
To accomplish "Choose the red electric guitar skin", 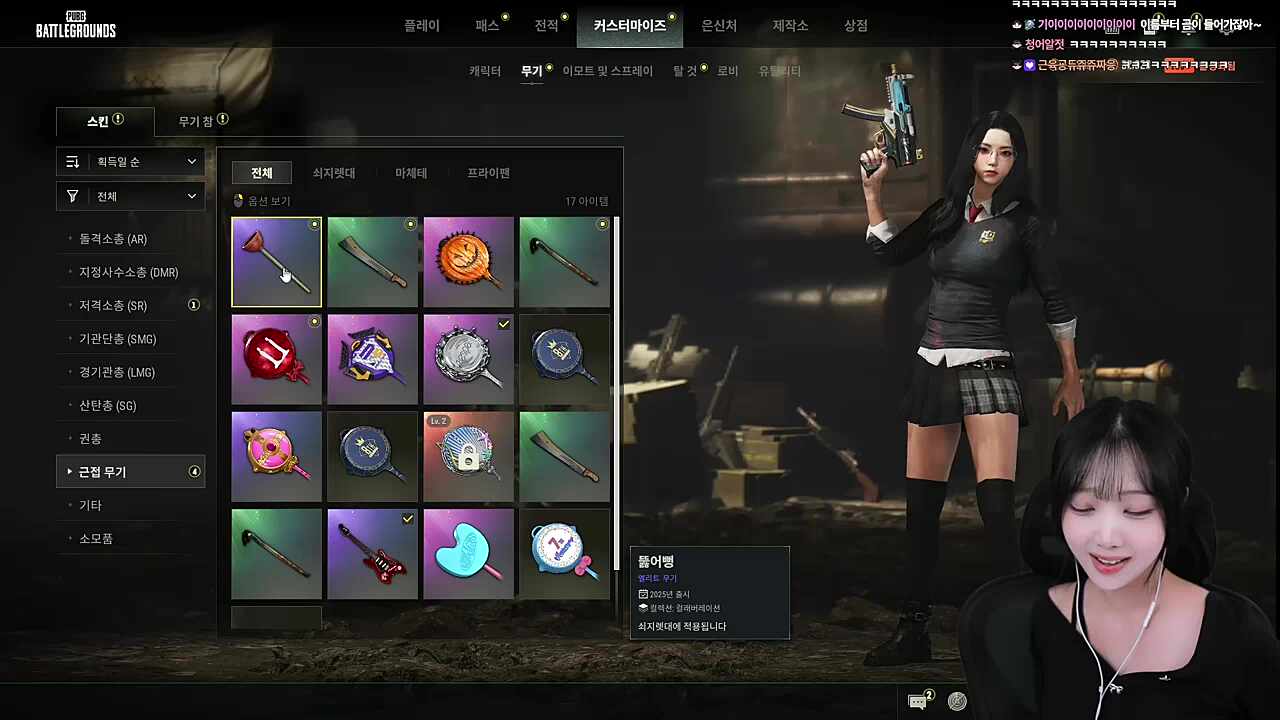I will click(372, 554).
